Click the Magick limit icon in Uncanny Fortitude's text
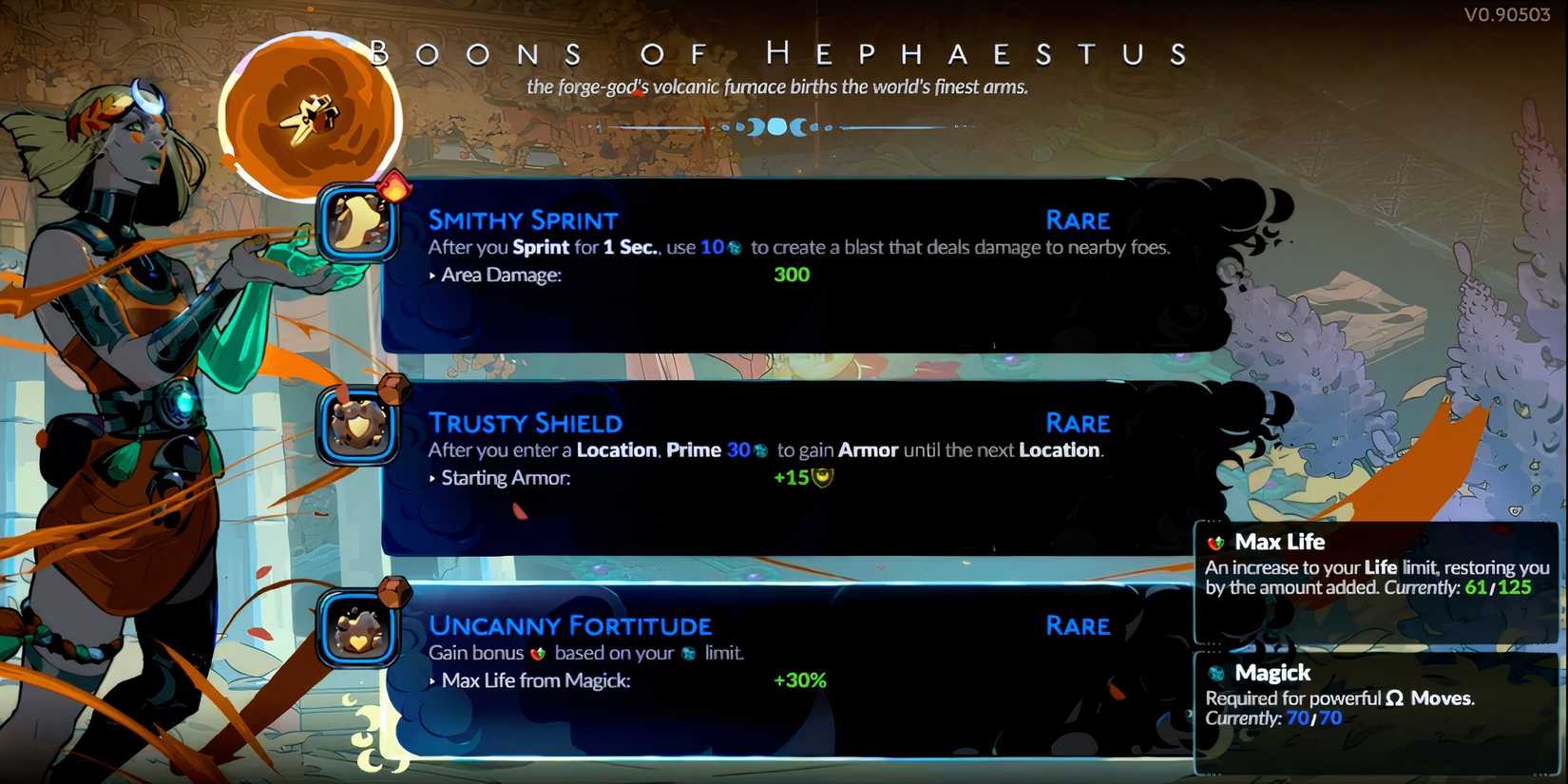The height and width of the screenshot is (784, 1568). 689,653
